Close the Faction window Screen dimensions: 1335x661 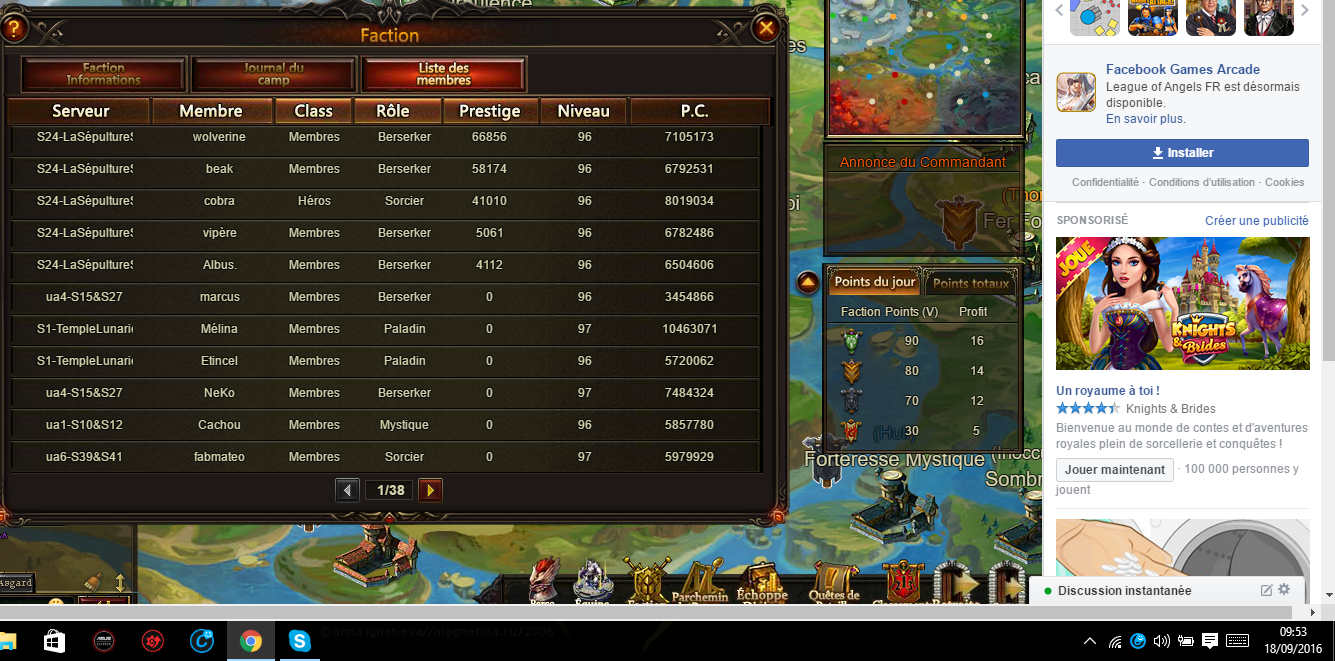pos(766,28)
